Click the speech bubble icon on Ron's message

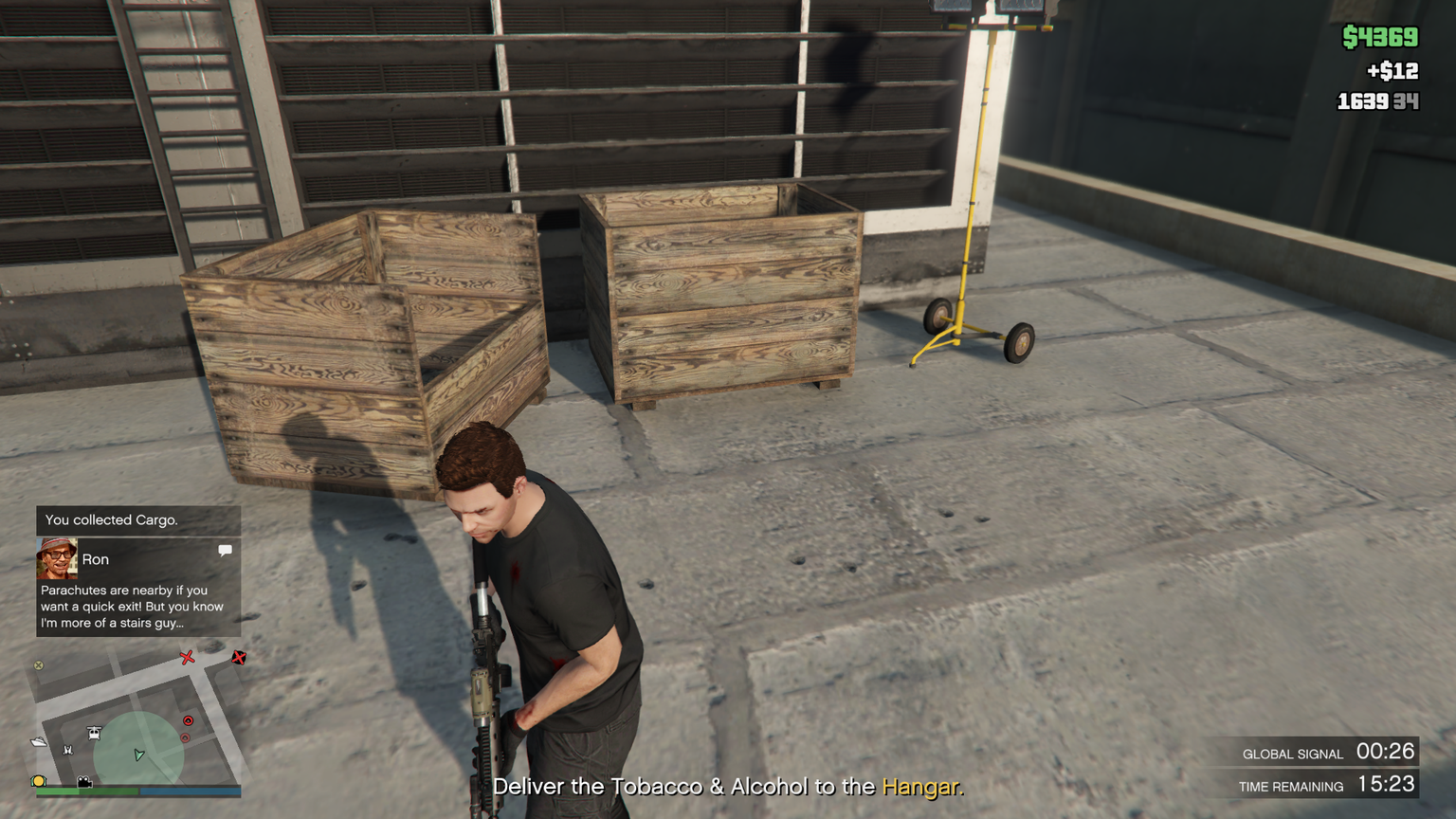pyautogui.click(x=225, y=551)
